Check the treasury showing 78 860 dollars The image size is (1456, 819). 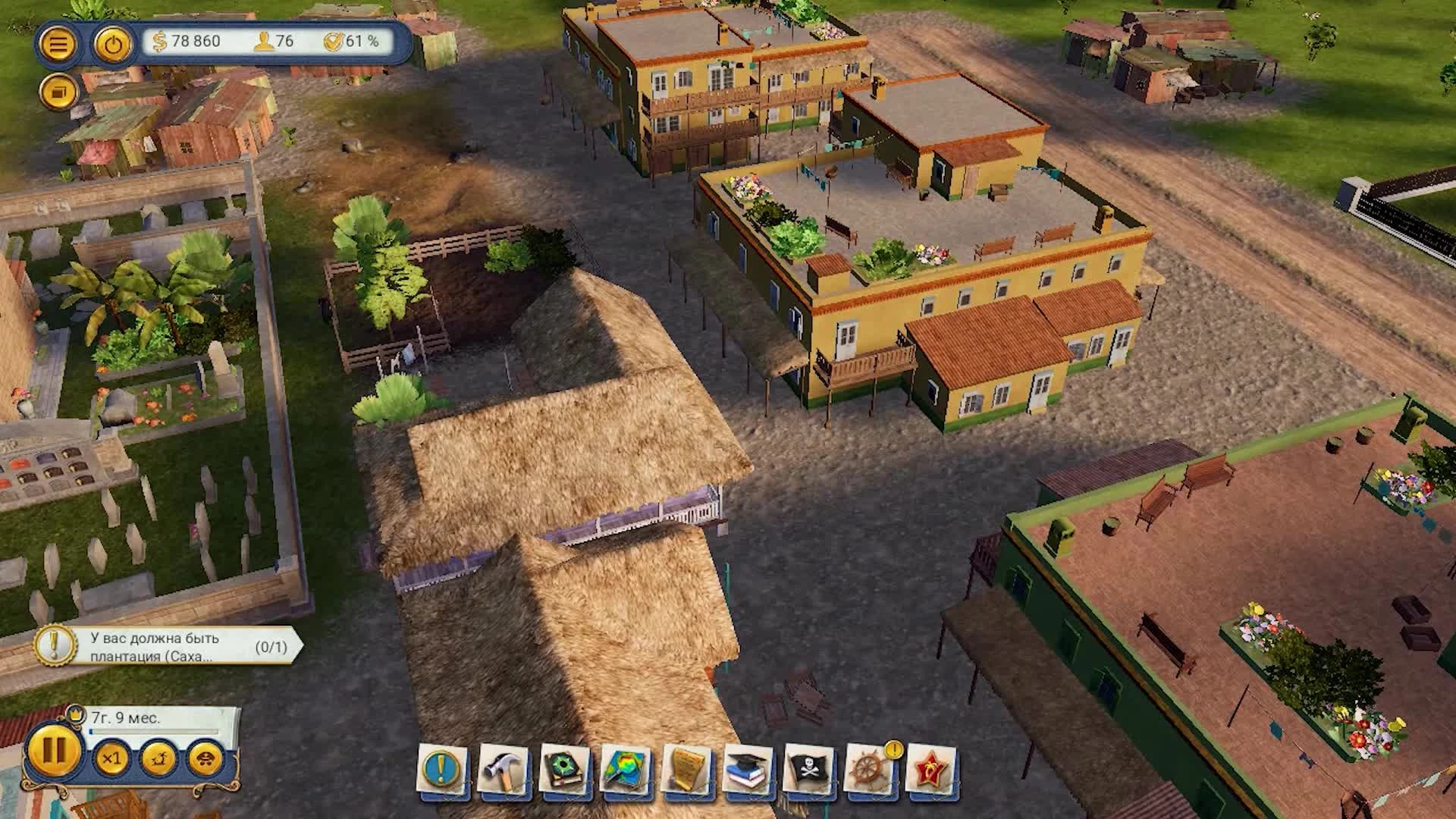pyautogui.click(x=190, y=43)
